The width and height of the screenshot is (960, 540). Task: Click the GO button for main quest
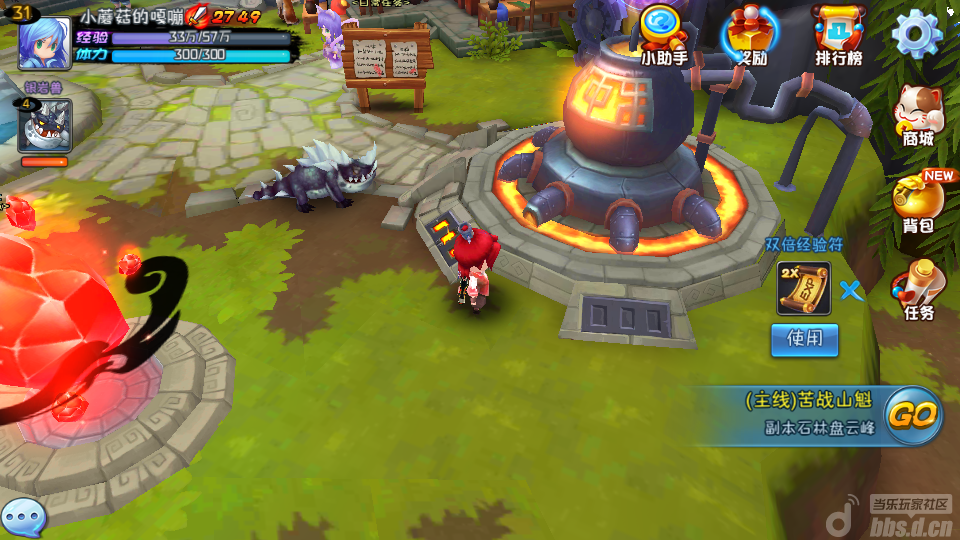913,414
